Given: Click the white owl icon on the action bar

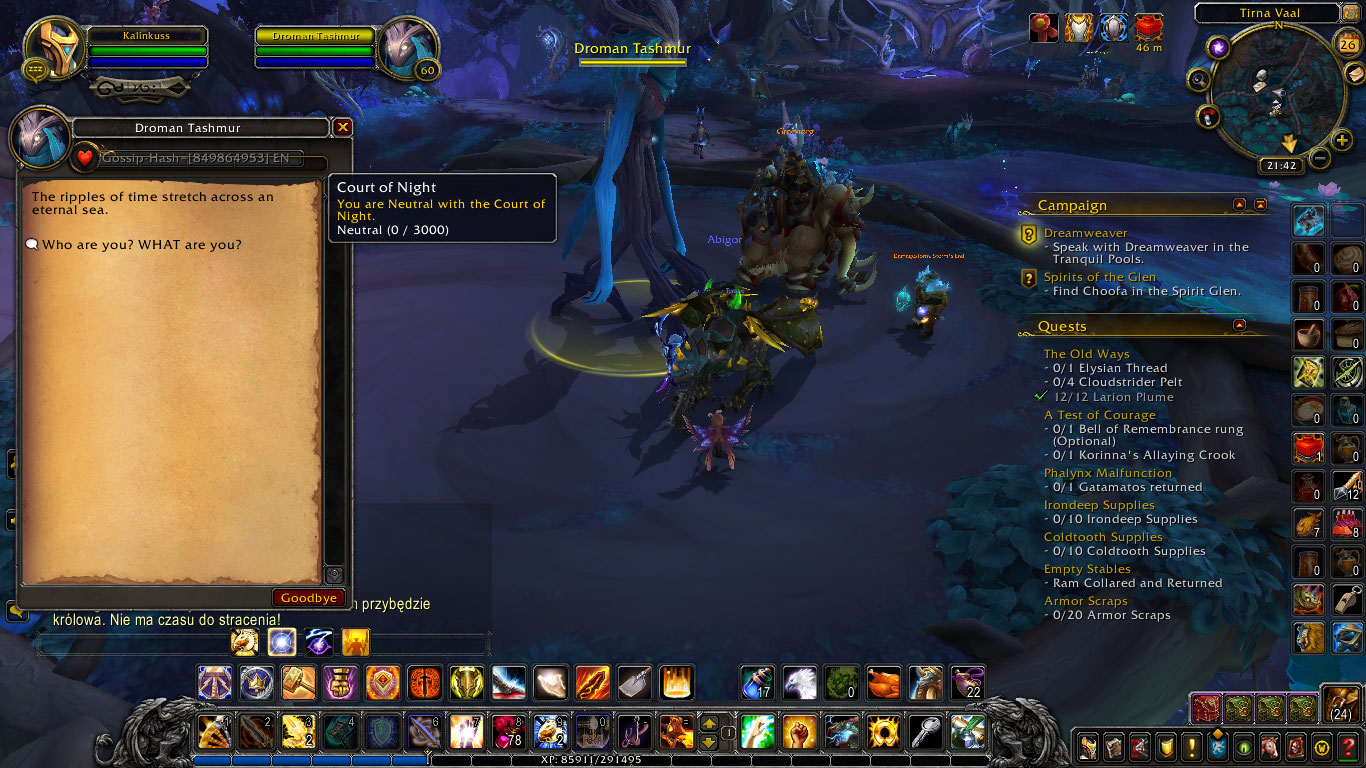Looking at the screenshot, I should tap(797, 683).
